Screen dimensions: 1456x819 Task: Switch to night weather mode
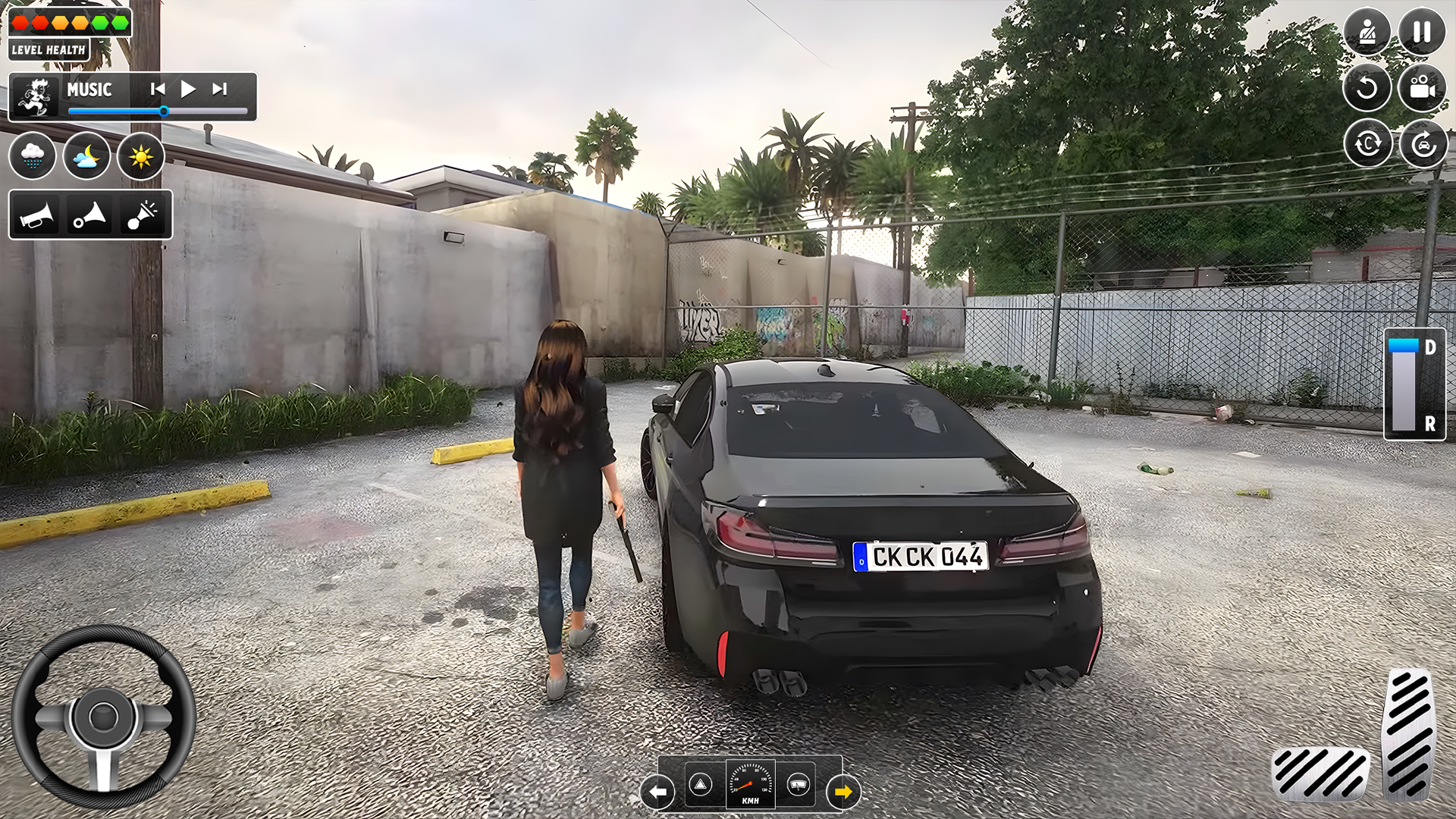(86, 156)
